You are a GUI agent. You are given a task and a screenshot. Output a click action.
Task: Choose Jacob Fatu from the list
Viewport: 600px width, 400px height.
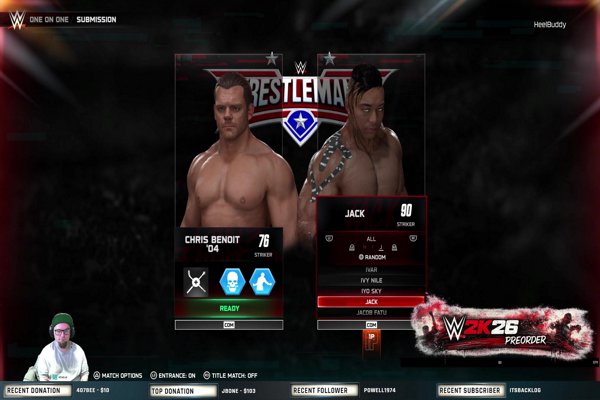tap(371, 313)
